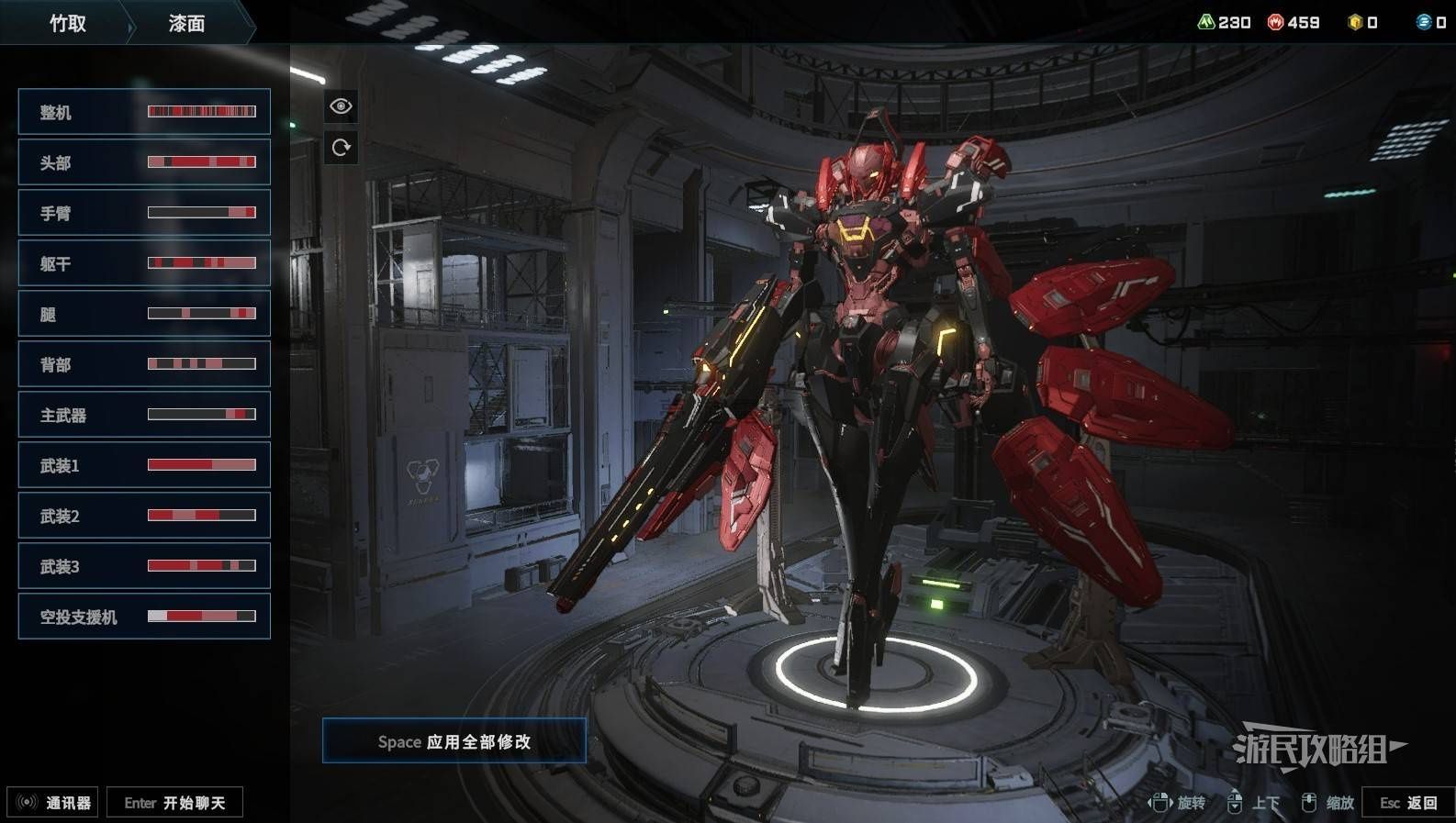Select the 躯干 paint row

[x=144, y=263]
